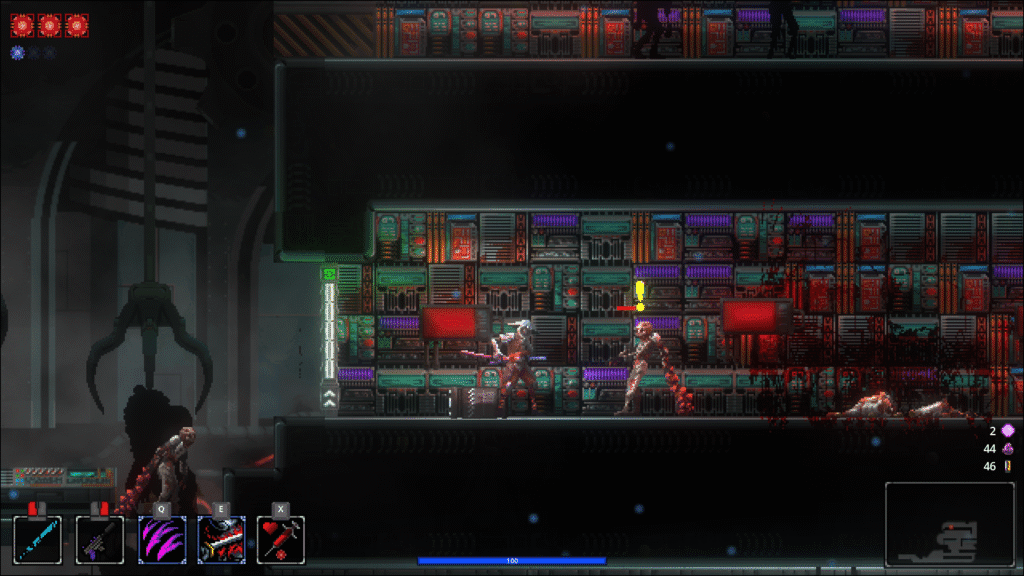
Task: Select the submachine gun weapon slot
Action: click(100, 540)
